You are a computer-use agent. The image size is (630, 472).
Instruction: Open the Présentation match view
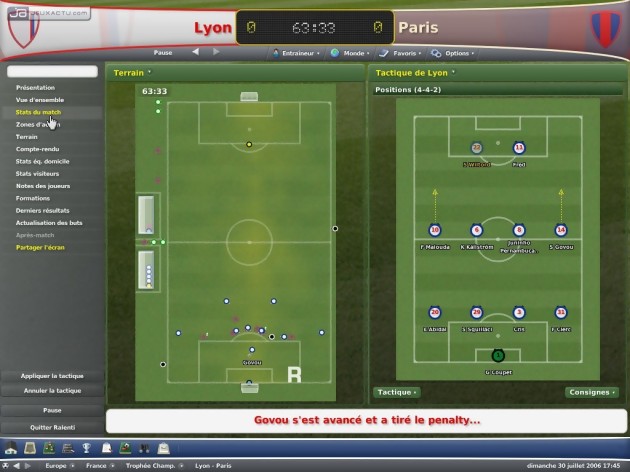pos(35,88)
